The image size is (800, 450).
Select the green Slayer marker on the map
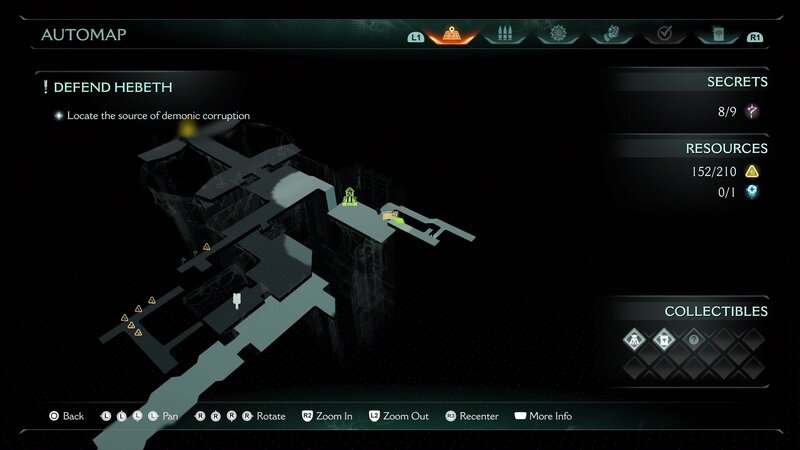[x=350, y=196]
